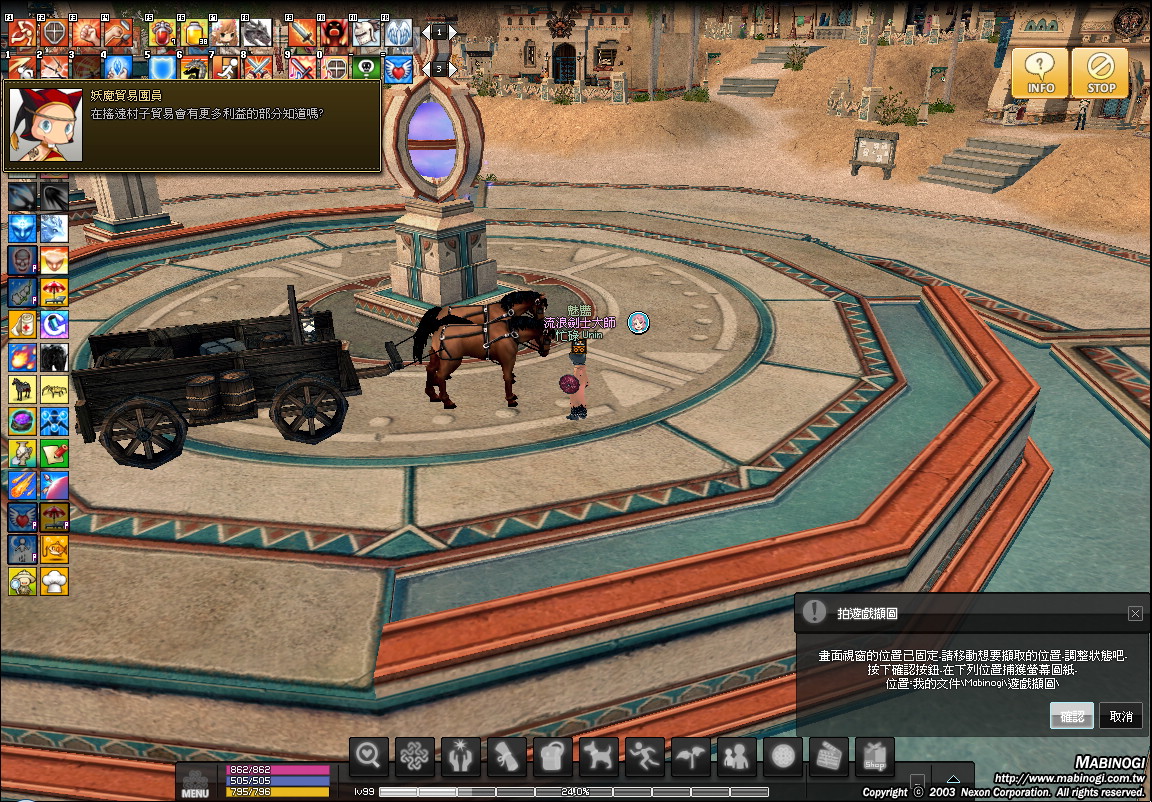Select the chef hat icon in side bar
This screenshot has height=802, width=1152.
point(54,581)
